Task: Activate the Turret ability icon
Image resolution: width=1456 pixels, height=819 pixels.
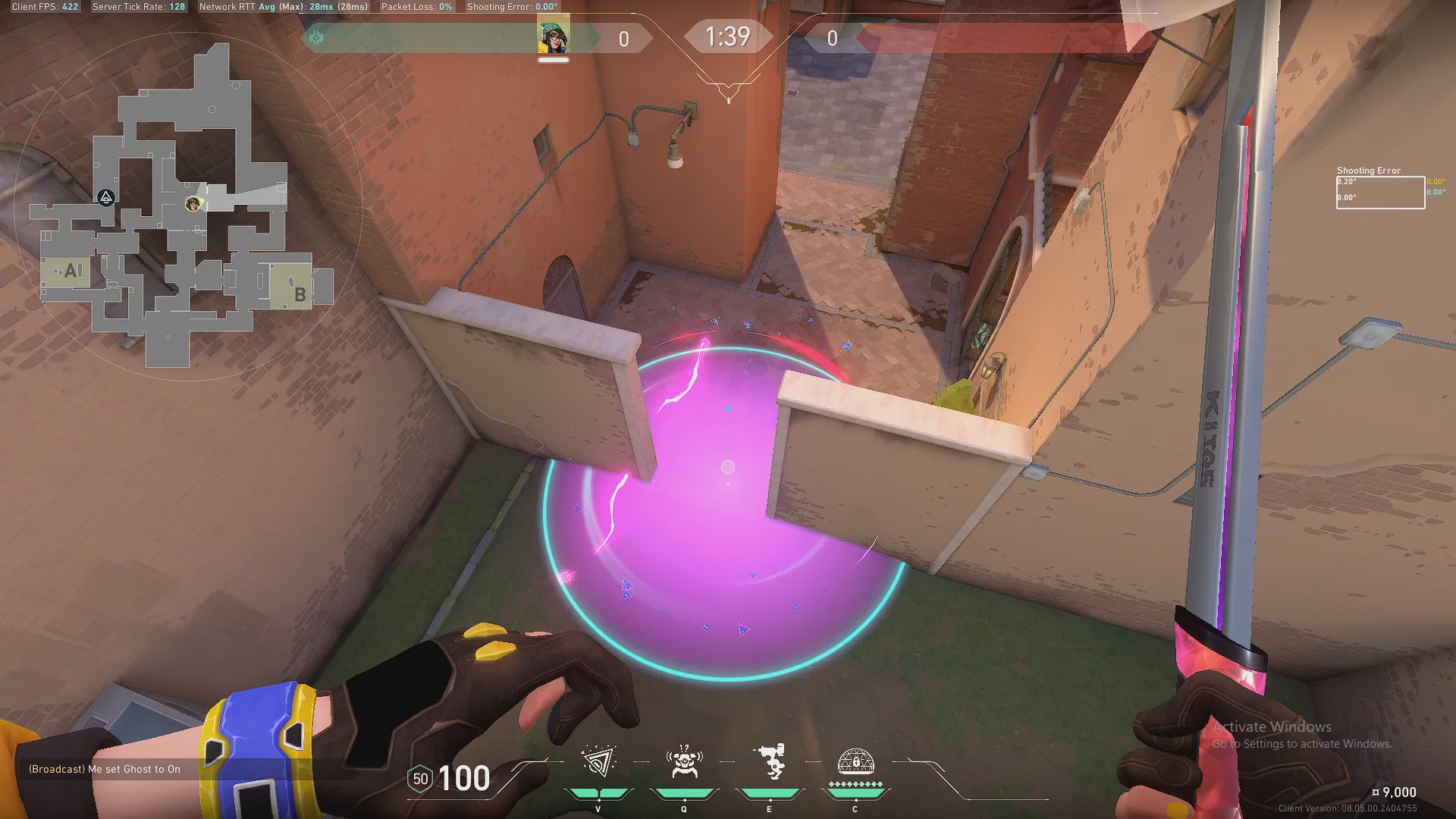Action: click(770, 762)
